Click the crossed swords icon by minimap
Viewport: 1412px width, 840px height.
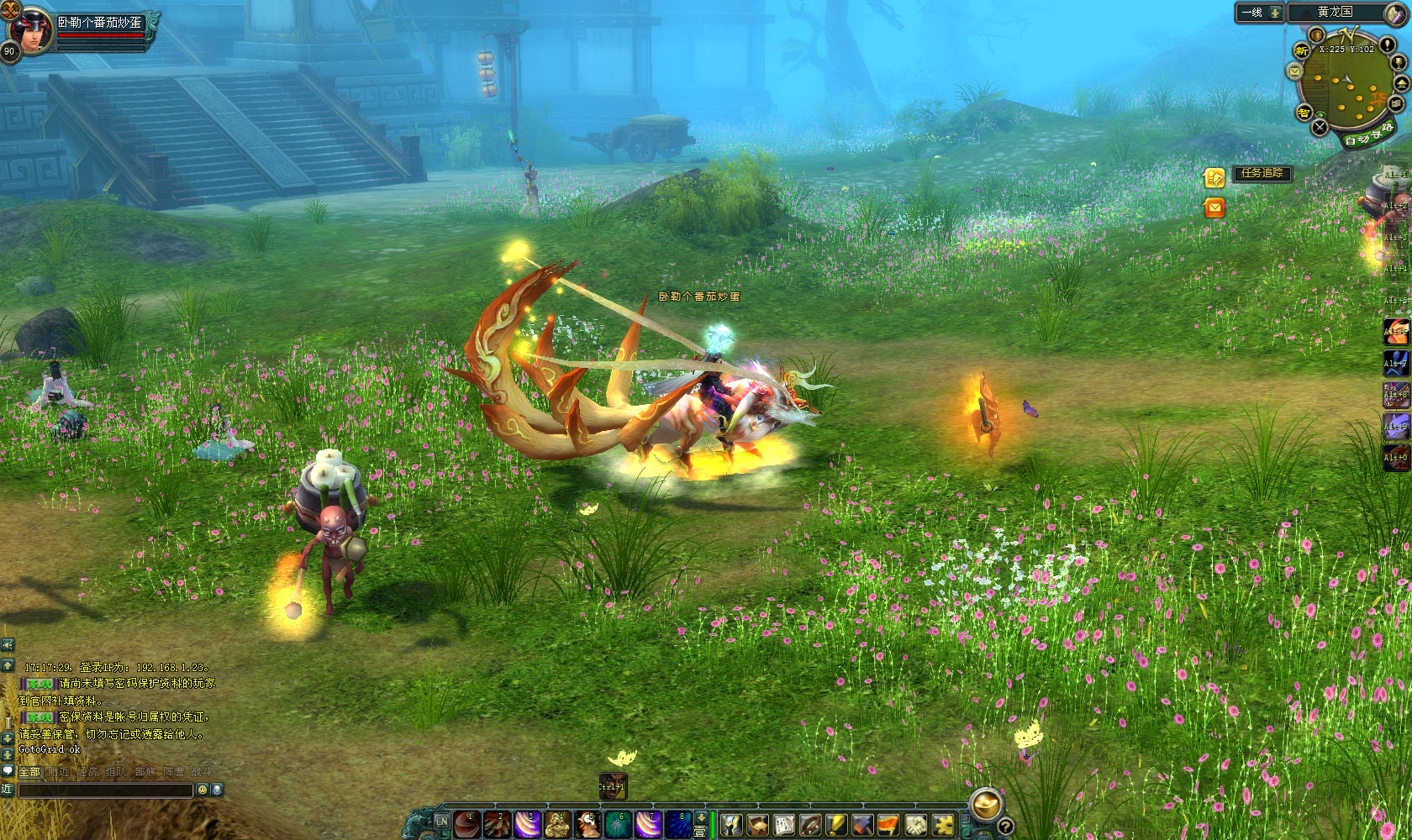tap(1320, 127)
